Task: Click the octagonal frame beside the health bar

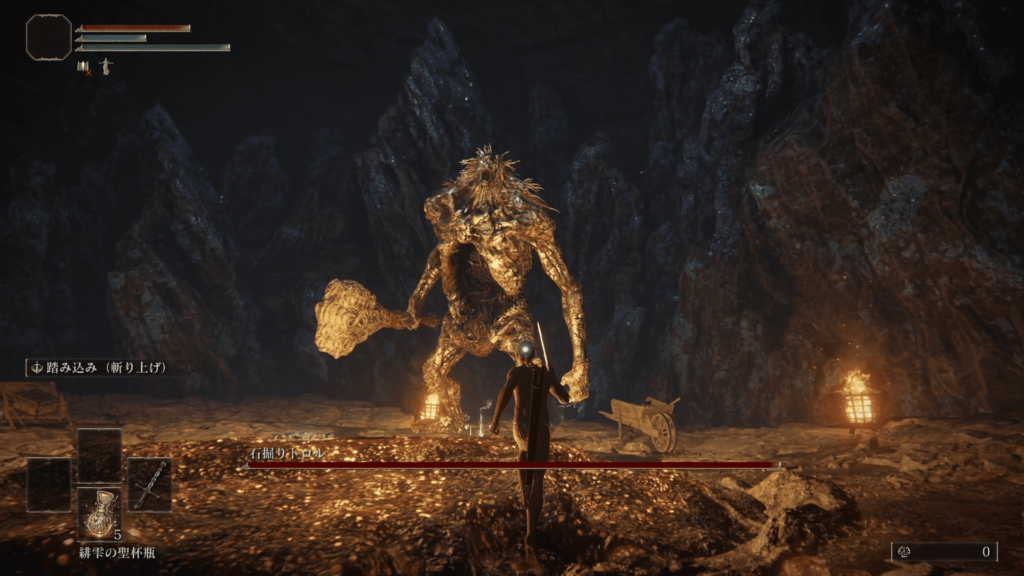Action: pyautogui.click(x=48, y=37)
